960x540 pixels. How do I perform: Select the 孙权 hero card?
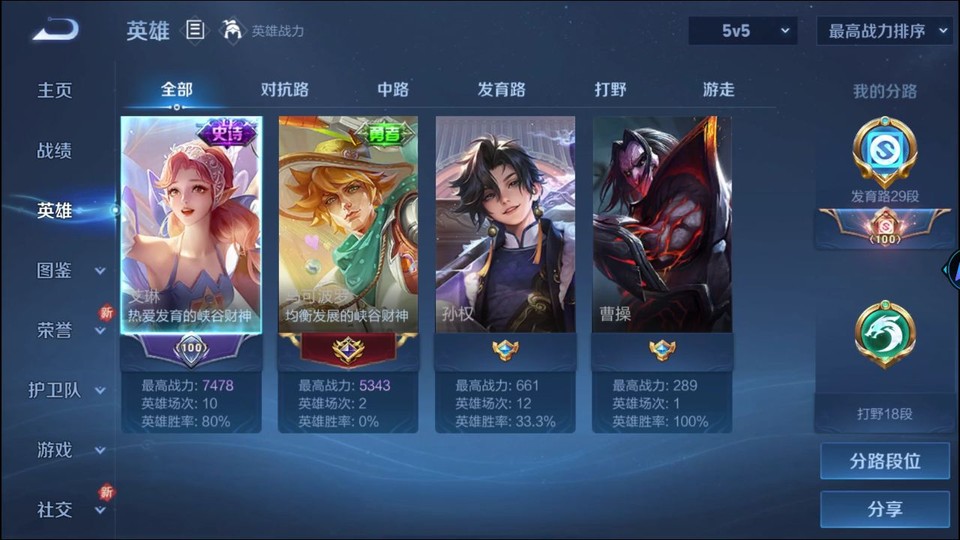pos(505,225)
